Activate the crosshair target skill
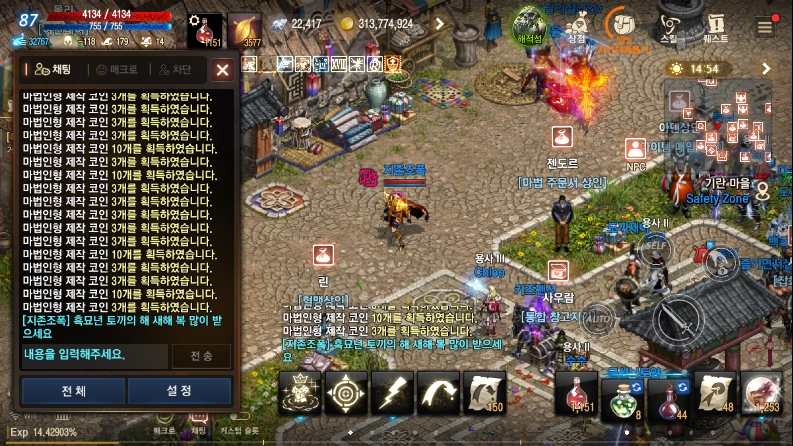 click(347, 392)
